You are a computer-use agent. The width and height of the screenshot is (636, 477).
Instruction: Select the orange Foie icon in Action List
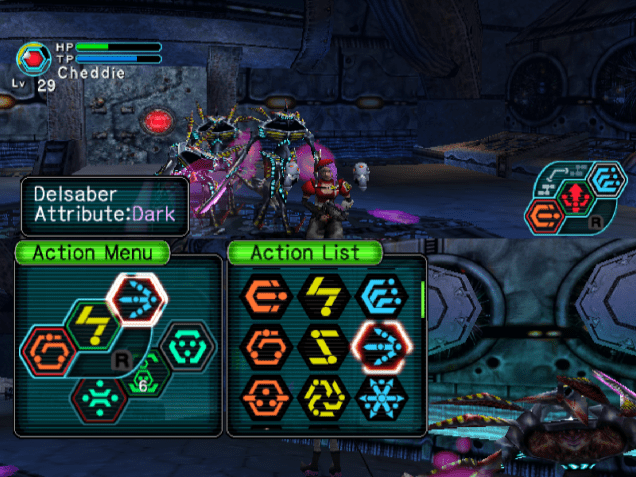tap(266, 294)
